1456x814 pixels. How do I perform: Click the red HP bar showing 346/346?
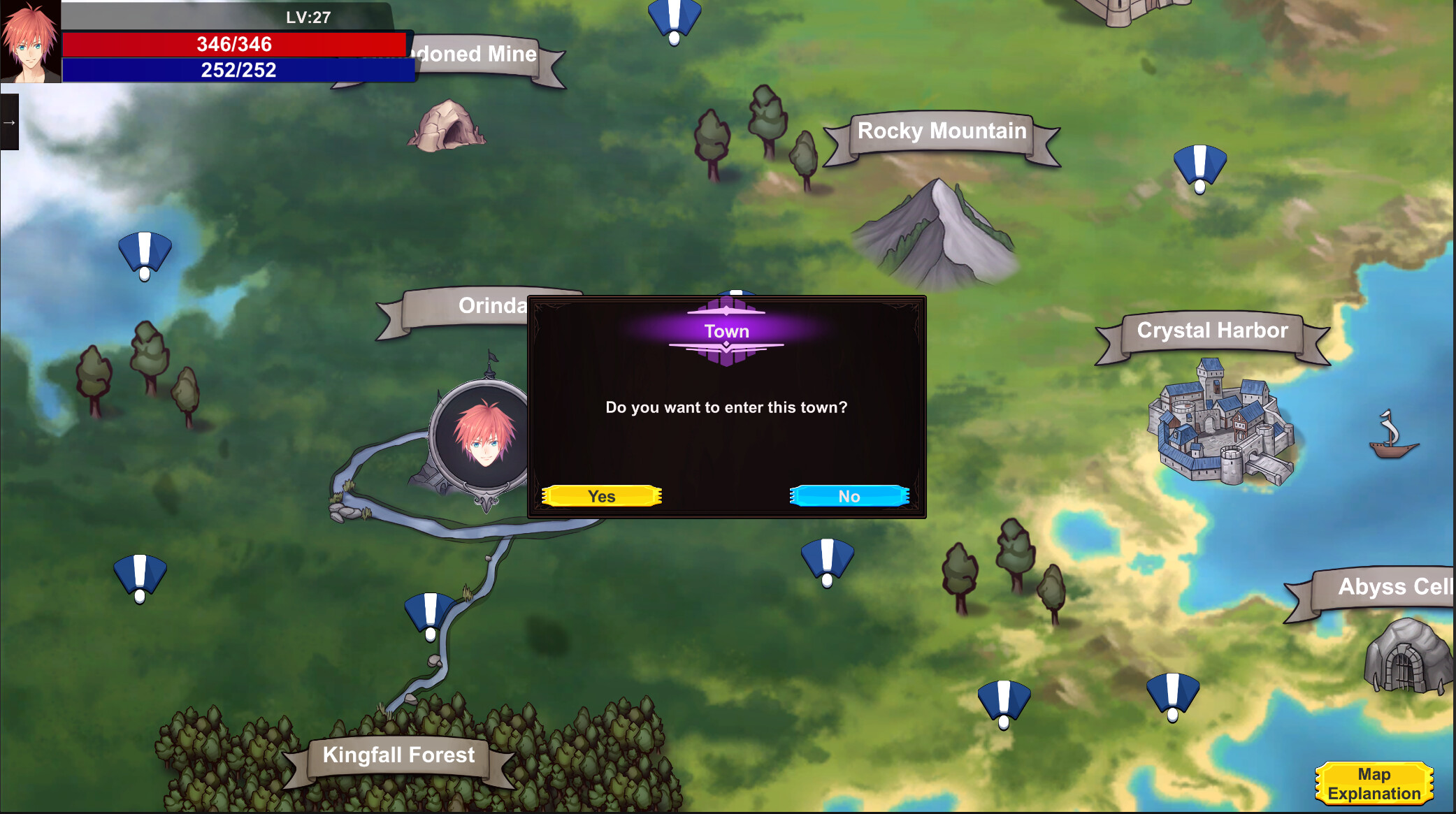point(234,45)
